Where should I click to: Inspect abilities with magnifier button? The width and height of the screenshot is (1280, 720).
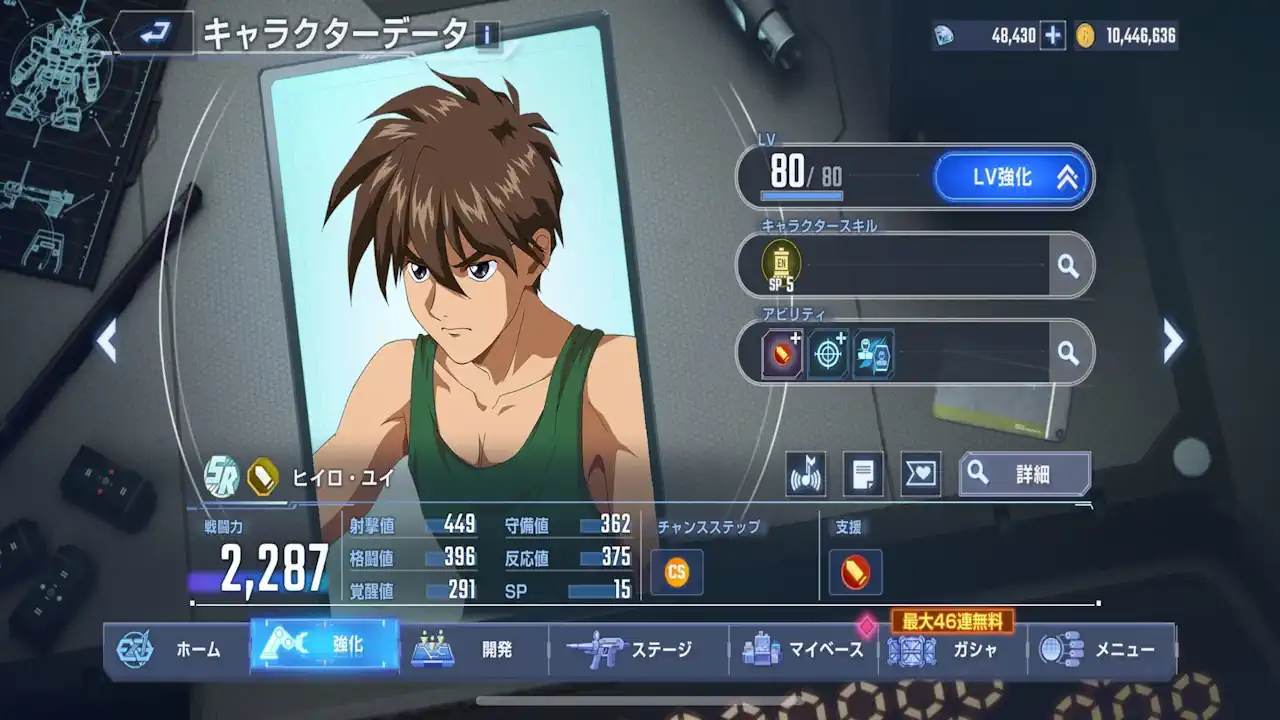point(1069,352)
